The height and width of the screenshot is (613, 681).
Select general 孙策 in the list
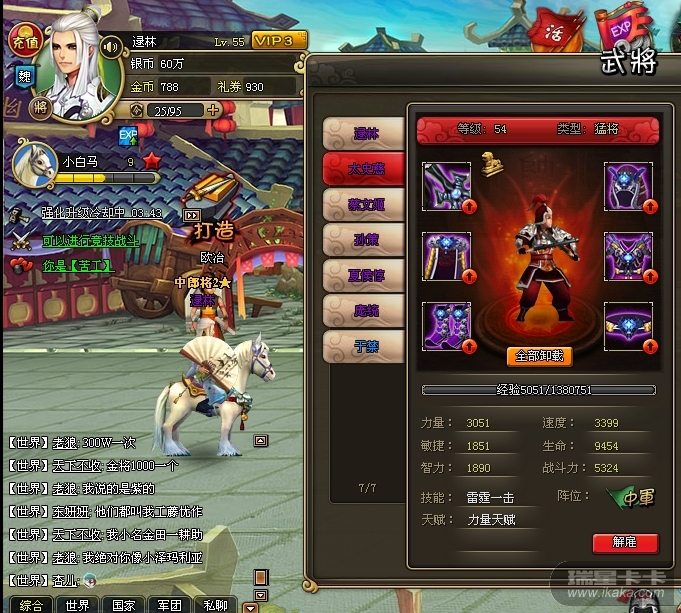363,240
